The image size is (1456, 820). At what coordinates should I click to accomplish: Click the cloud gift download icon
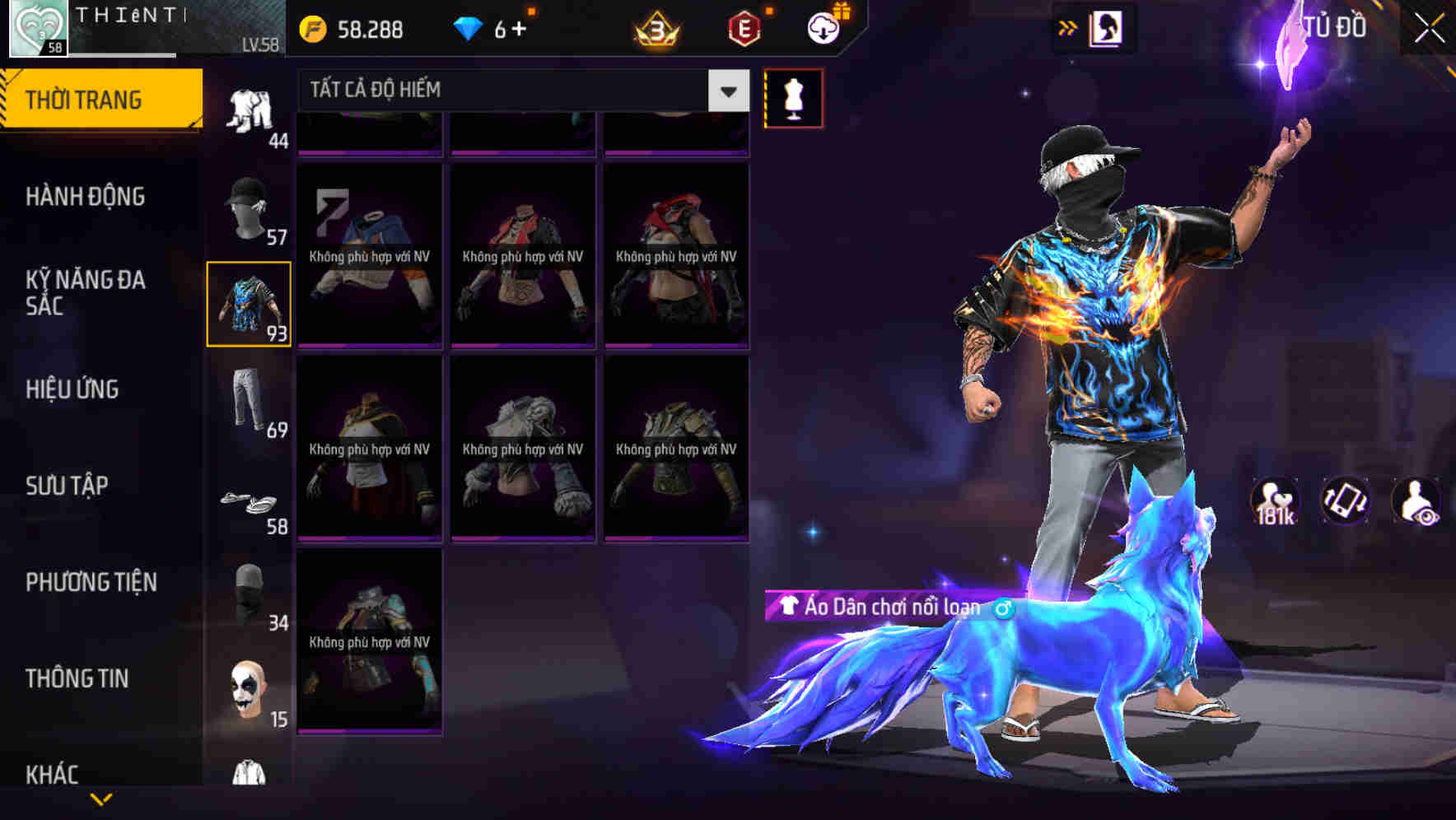click(823, 27)
